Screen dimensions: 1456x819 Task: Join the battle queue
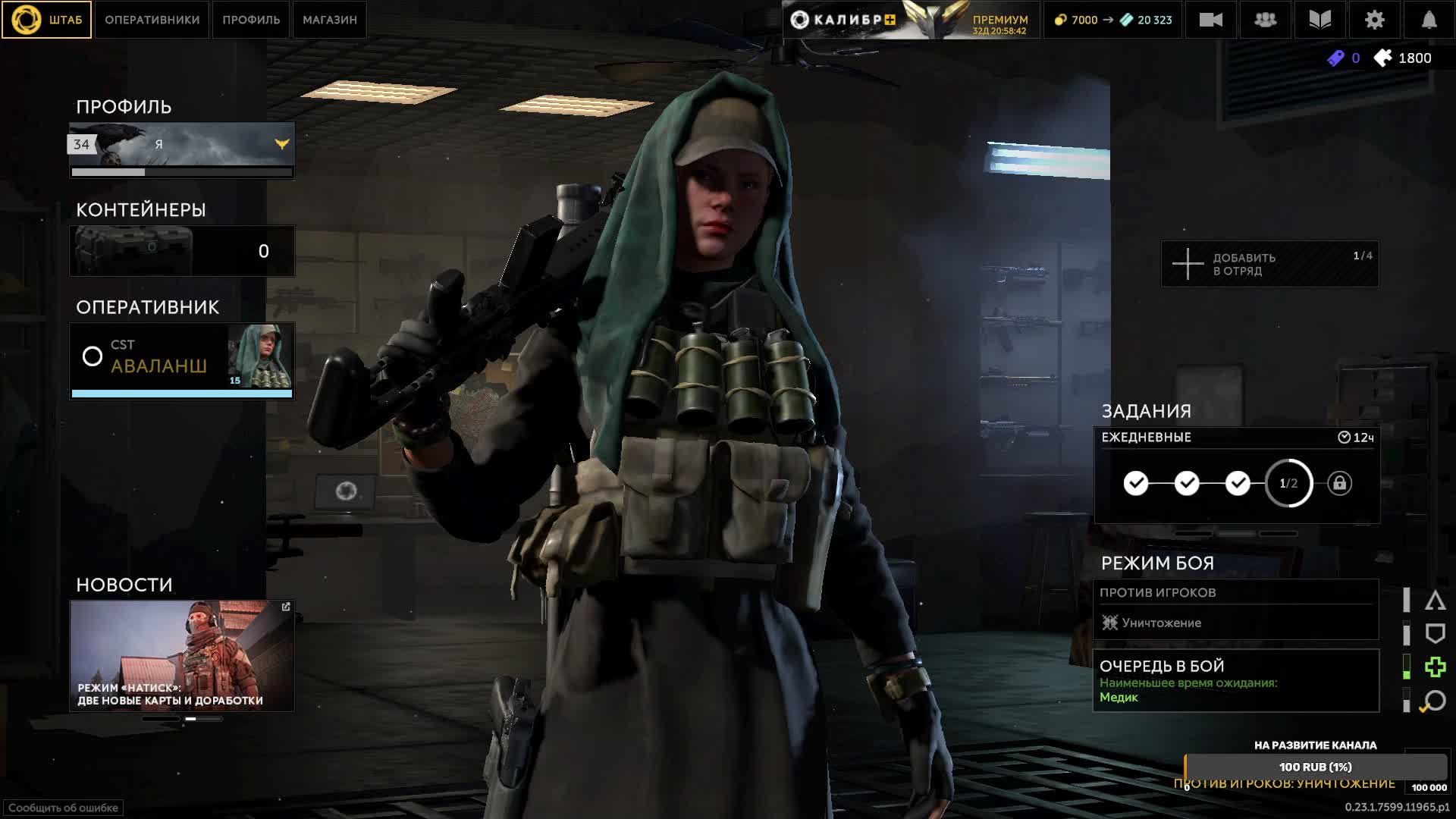tap(1235, 681)
